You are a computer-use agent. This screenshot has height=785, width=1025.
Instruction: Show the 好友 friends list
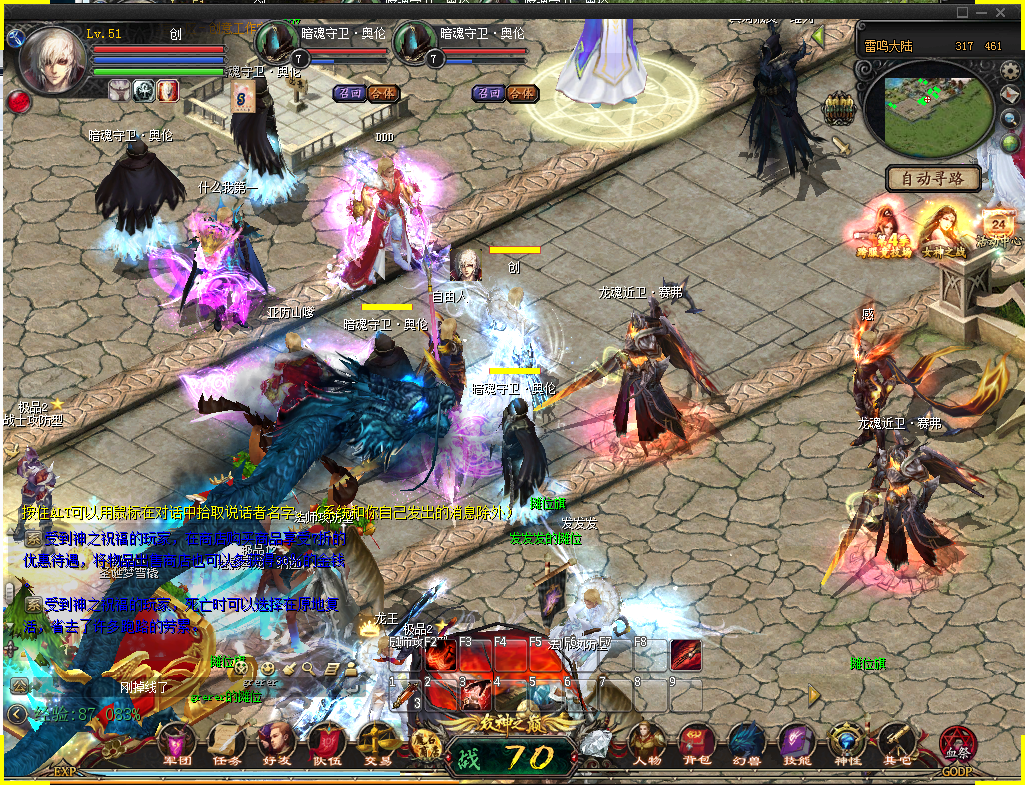point(276,743)
